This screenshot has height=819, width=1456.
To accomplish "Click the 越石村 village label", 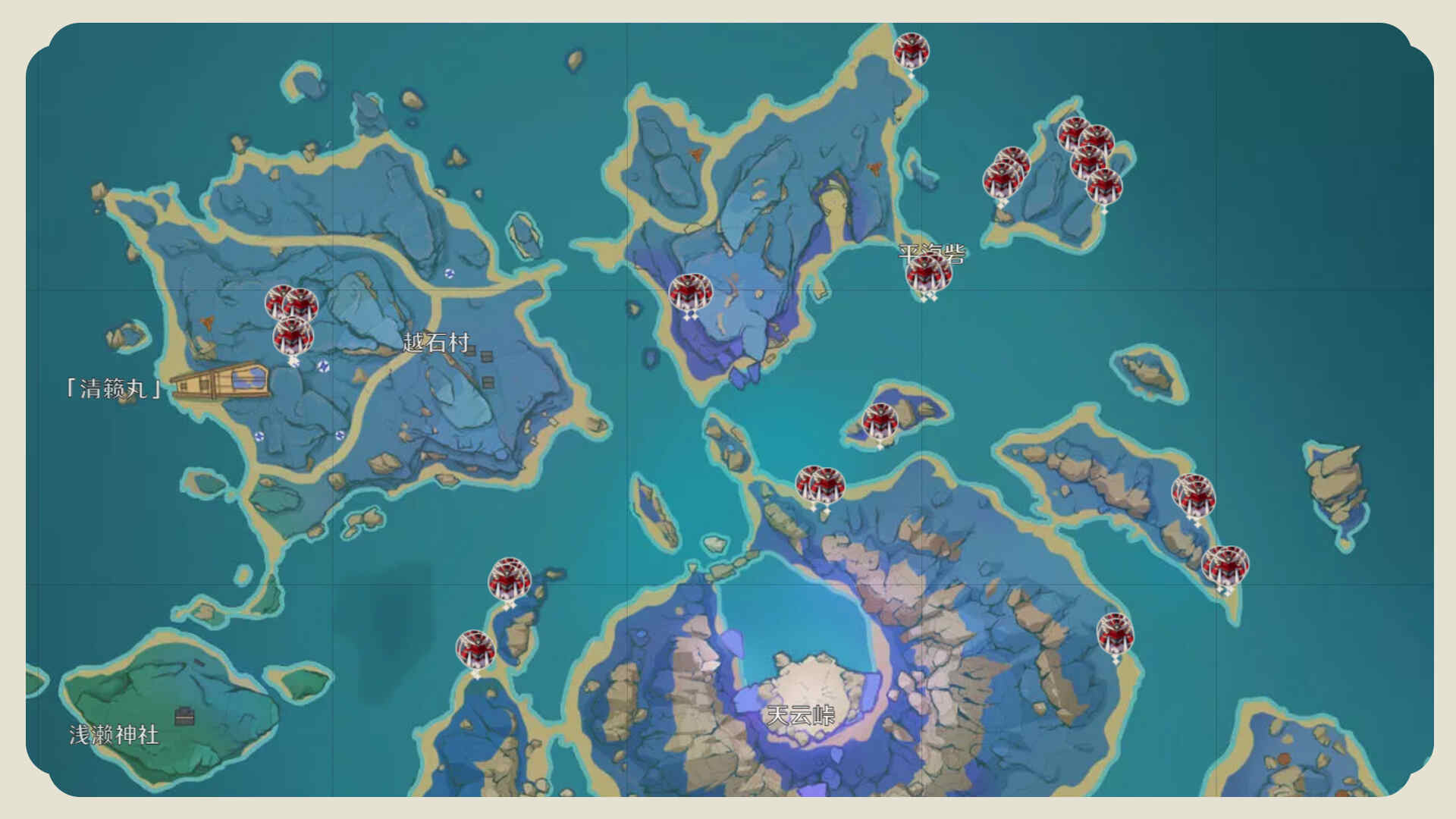I will 436,343.
